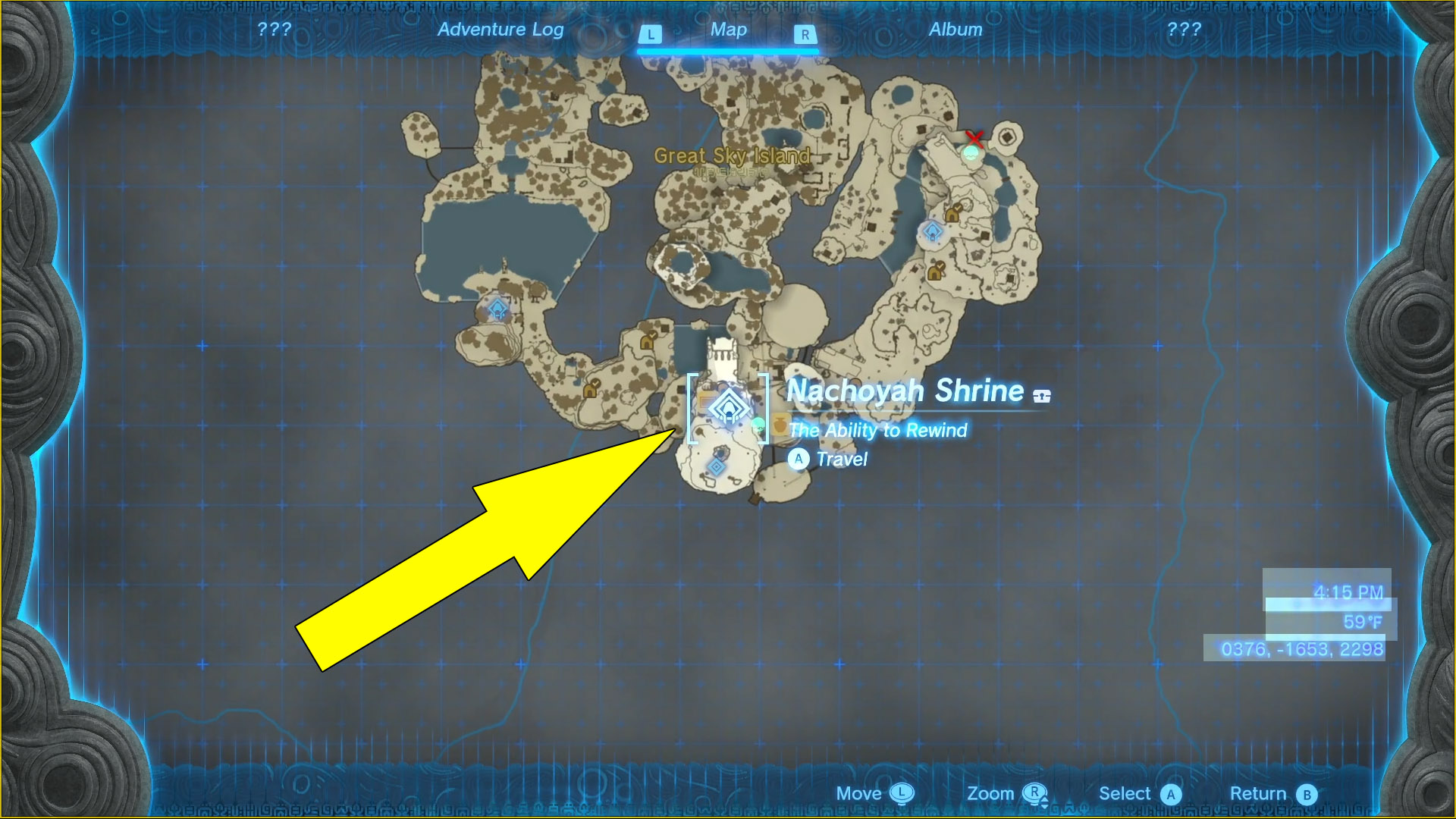Click the shrine icon on the western island
The height and width of the screenshot is (819, 1456).
(497, 309)
